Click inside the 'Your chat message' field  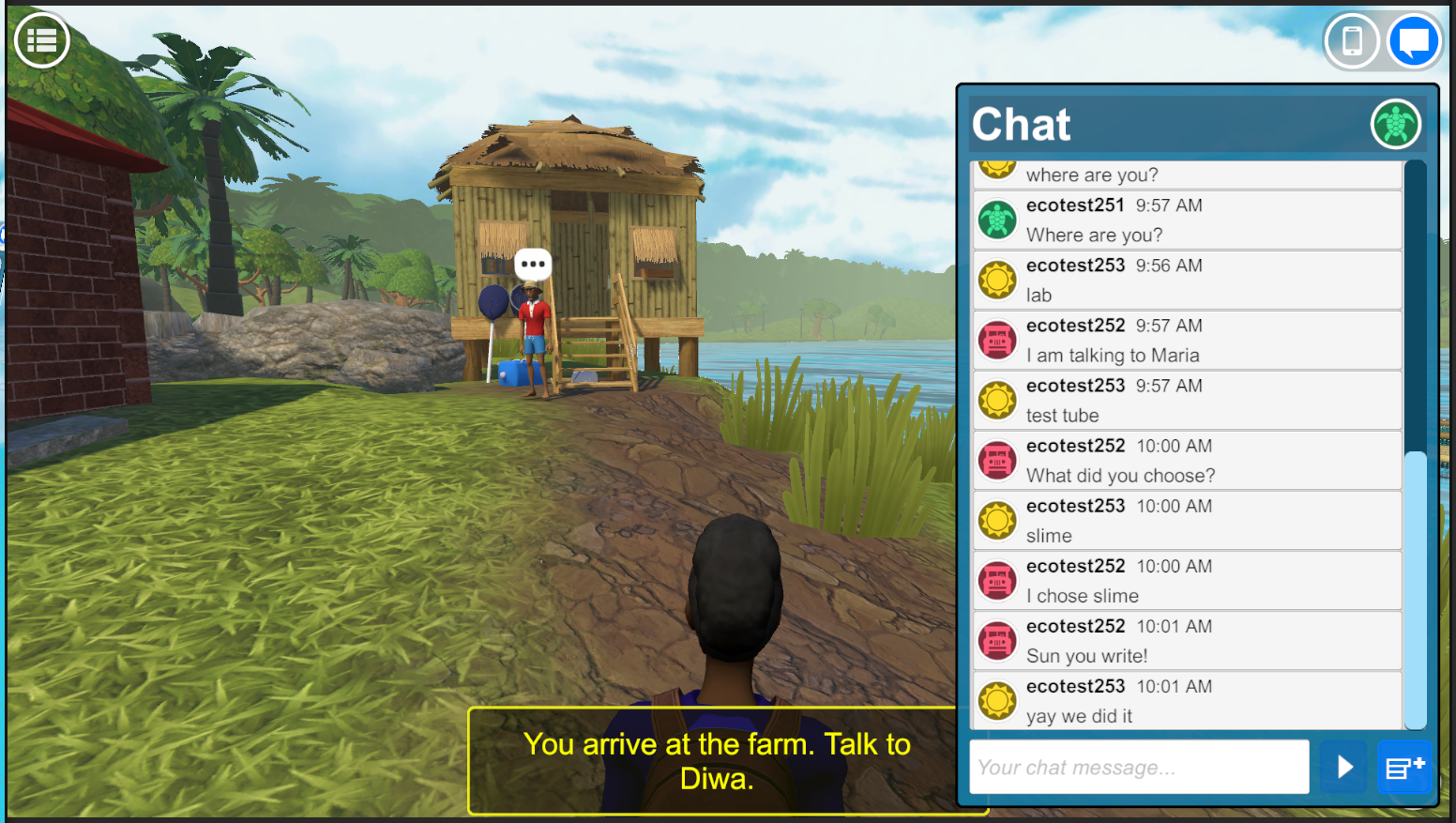[1138, 767]
